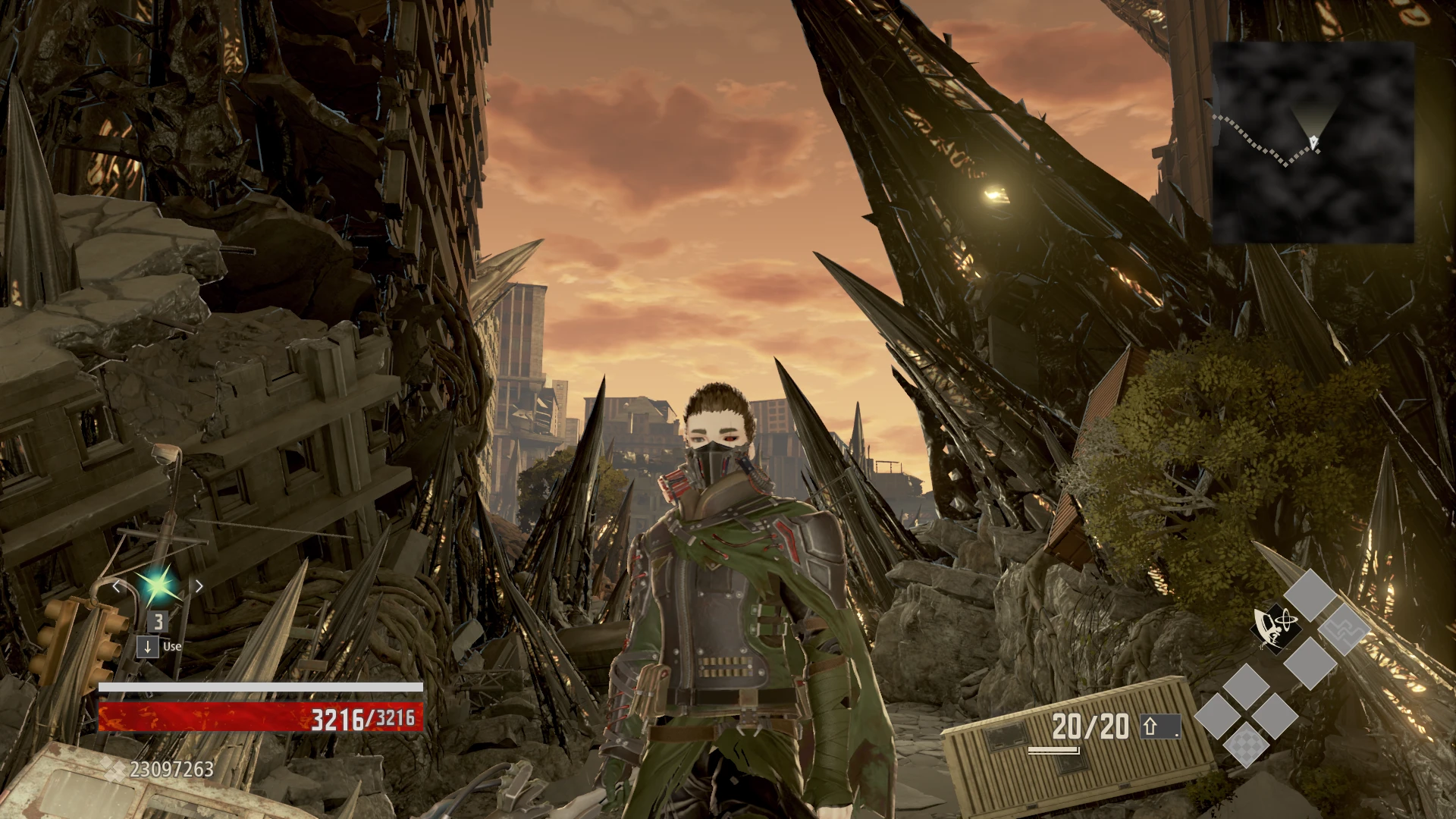Open the minimap in the corner
Viewport: 1456px width, 819px height.
(1313, 143)
